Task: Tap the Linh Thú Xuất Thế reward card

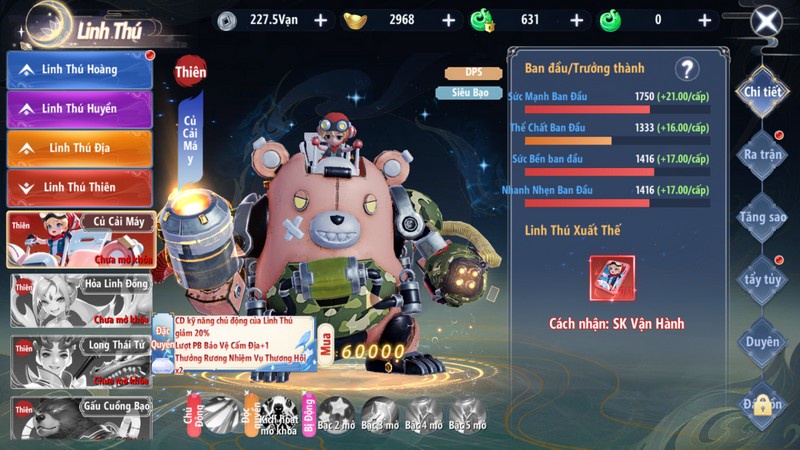Action: [x=612, y=279]
